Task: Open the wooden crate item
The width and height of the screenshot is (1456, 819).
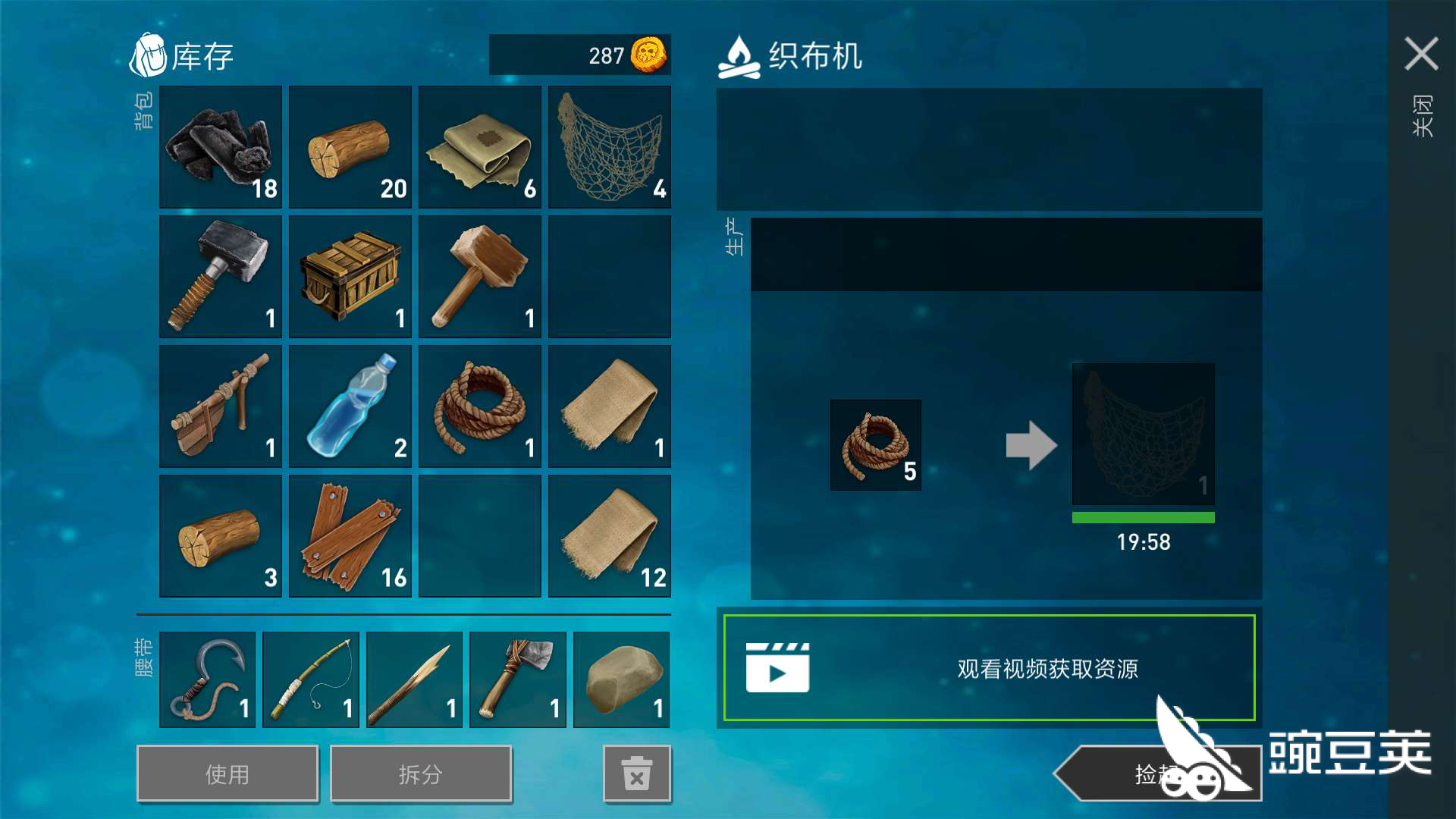Action: coord(350,276)
